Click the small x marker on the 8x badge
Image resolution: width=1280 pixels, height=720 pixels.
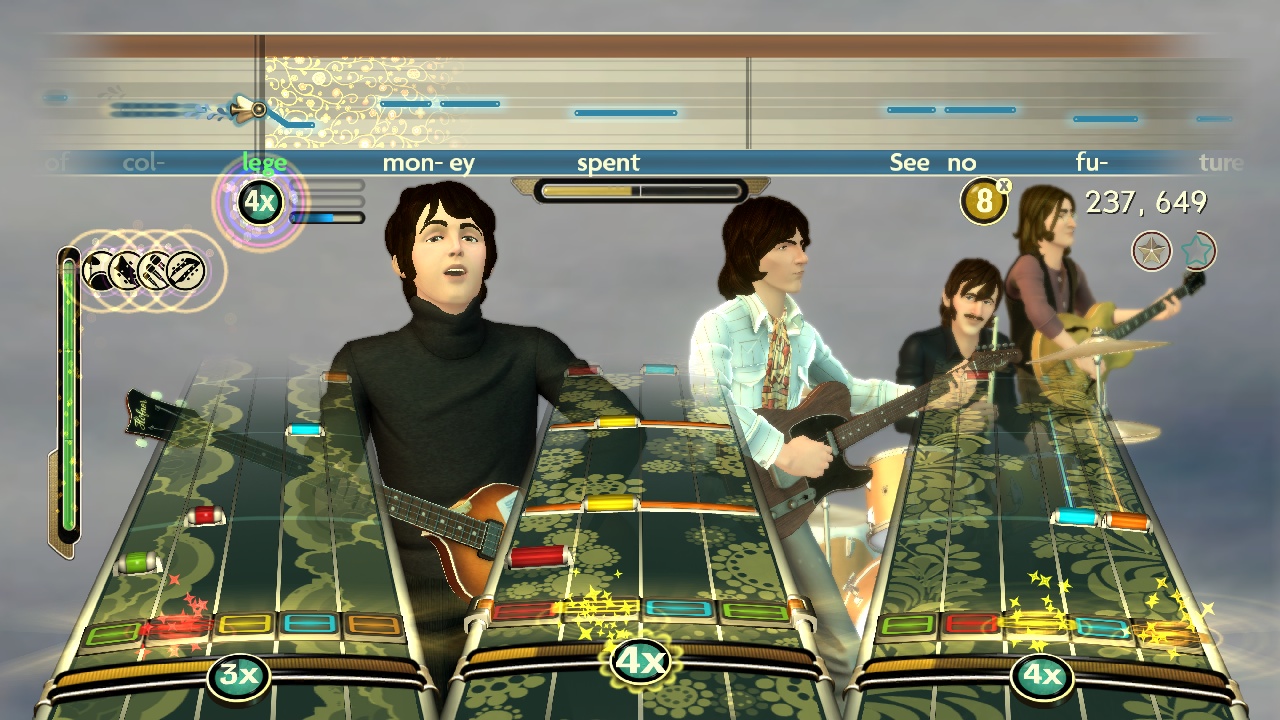click(1005, 188)
